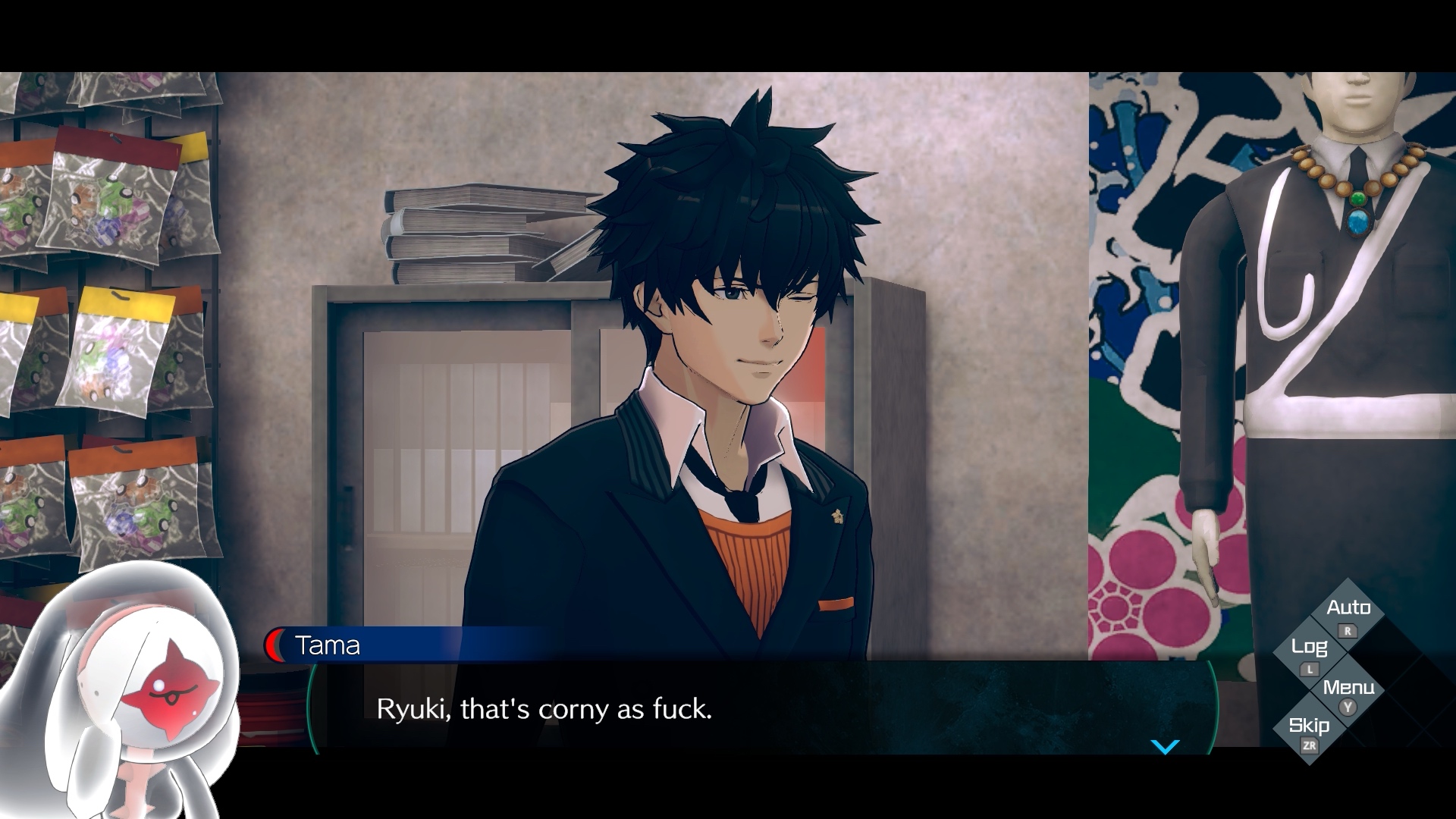Image resolution: width=1456 pixels, height=819 pixels.
Task: Advance dialogue with the blue arrow
Action: [x=1165, y=747]
